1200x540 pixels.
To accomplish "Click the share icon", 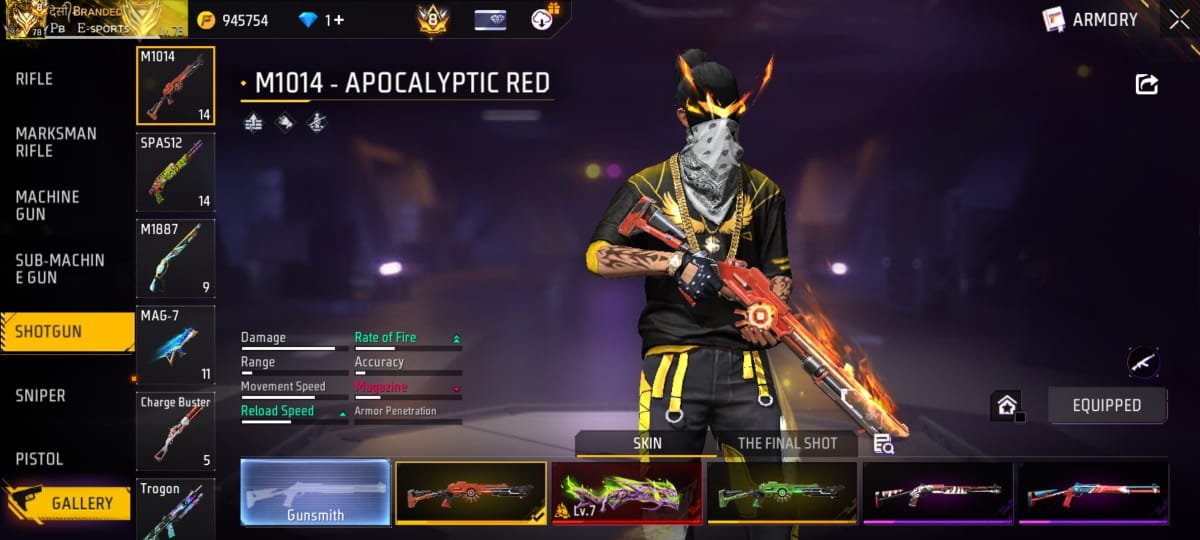I will [x=1146, y=85].
